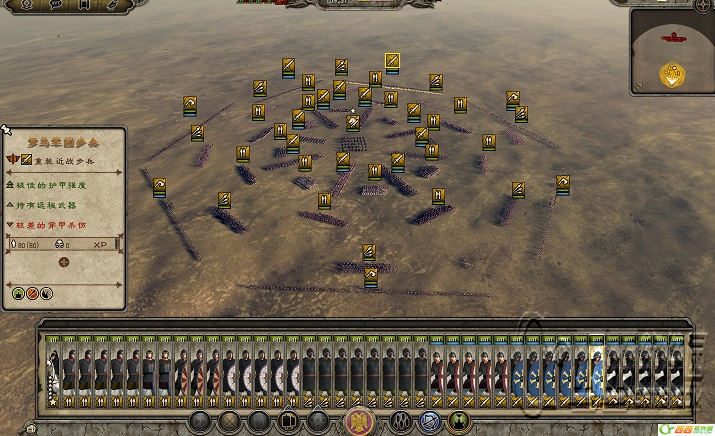Unpin the unit info panel pin
The height and width of the screenshot is (436, 715).
pos(5,129)
